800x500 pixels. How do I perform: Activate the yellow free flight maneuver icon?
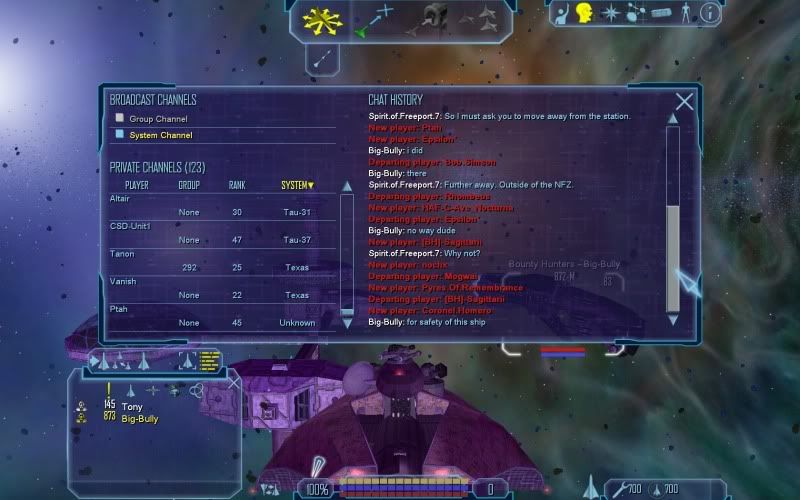tap(323, 18)
